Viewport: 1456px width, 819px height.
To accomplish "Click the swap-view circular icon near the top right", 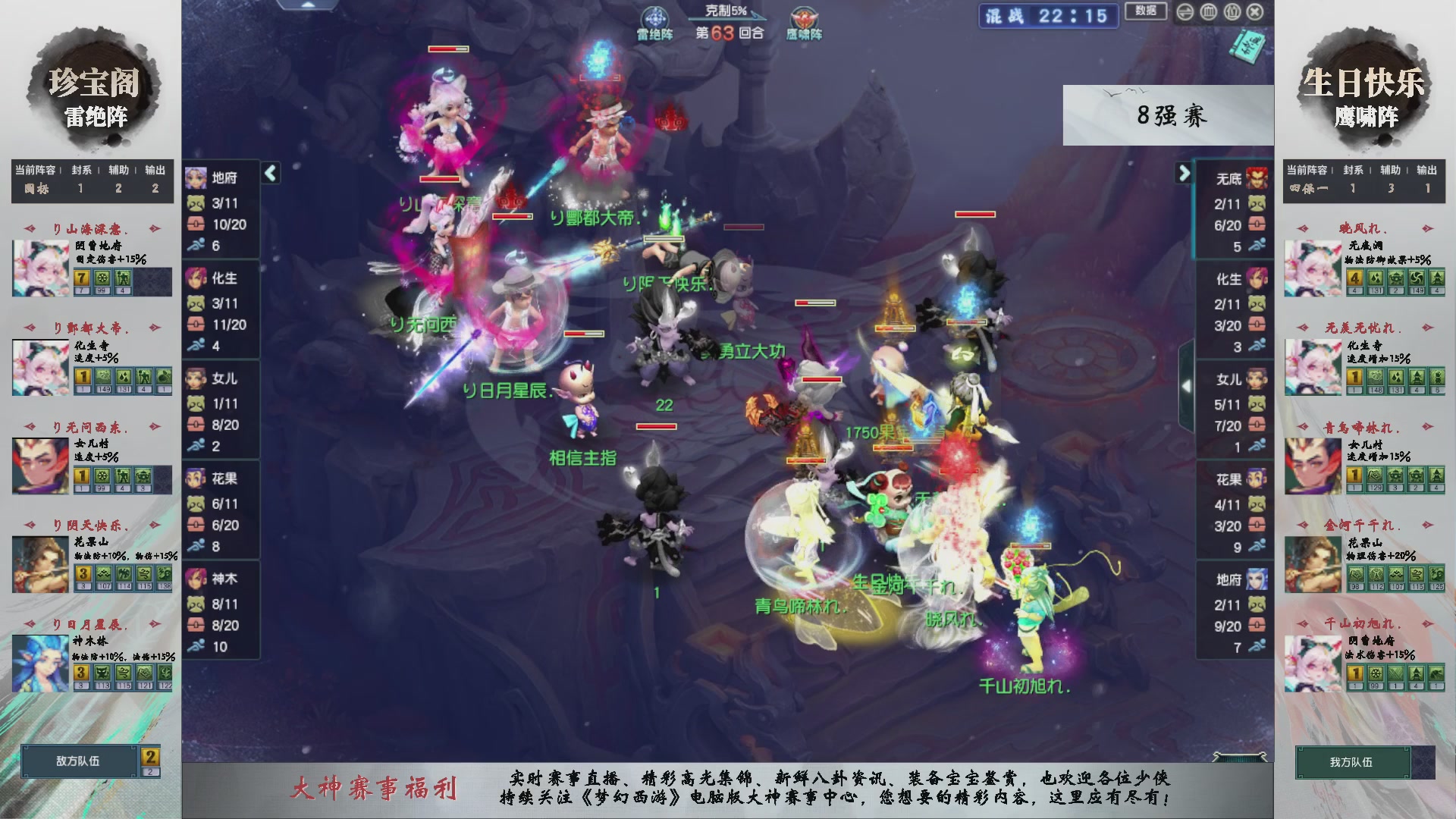I will point(1185,12).
